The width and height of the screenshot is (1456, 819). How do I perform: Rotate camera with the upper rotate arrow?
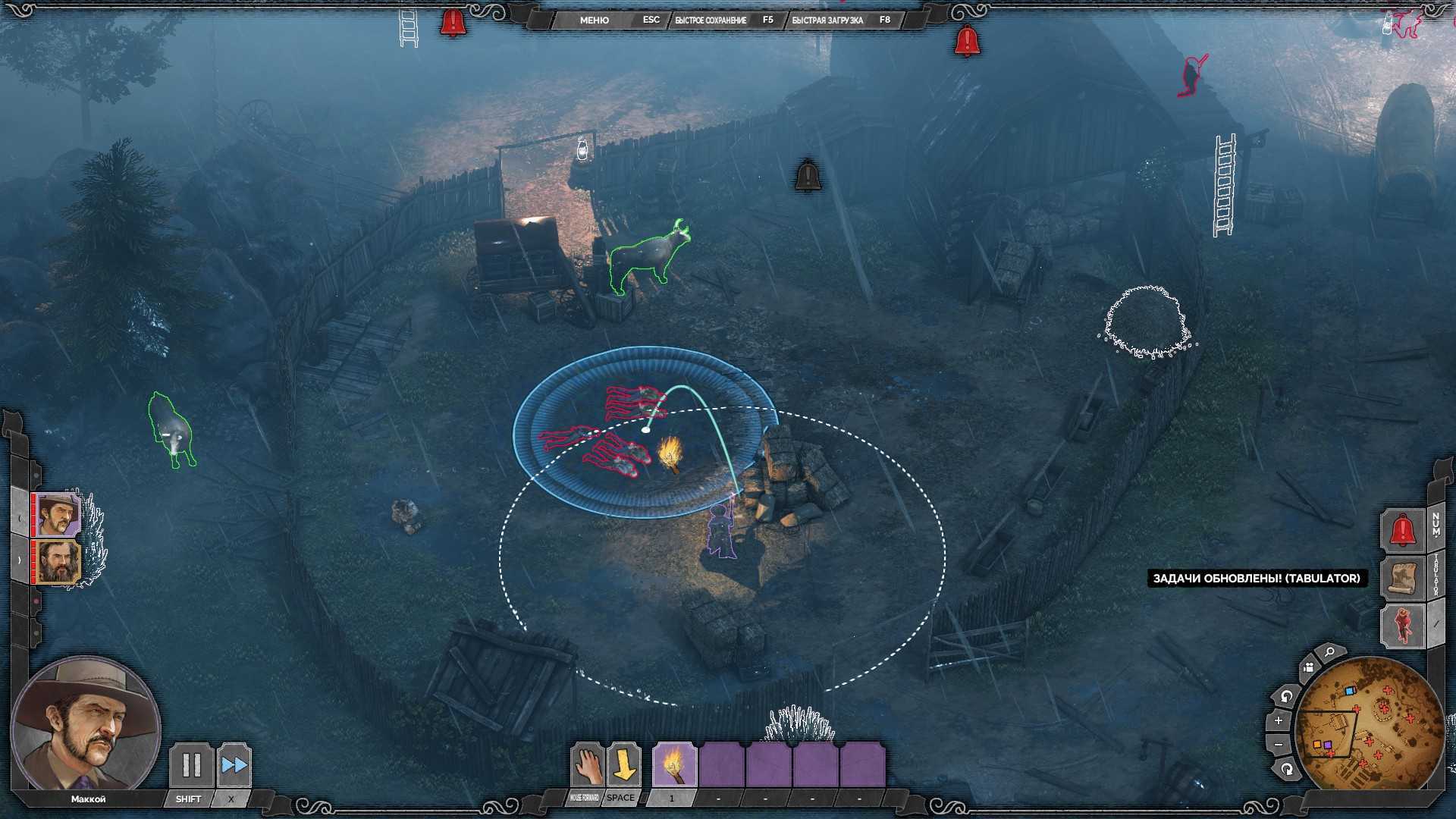click(1286, 696)
